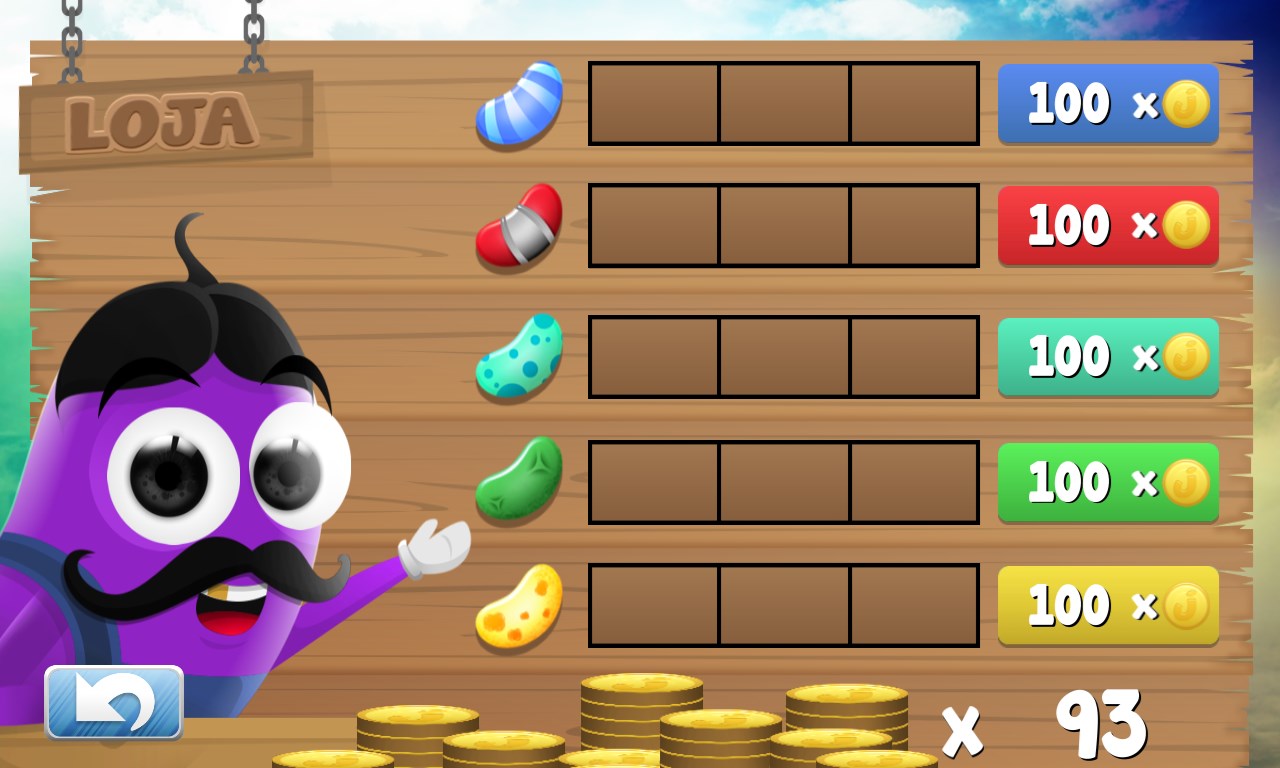This screenshot has height=768, width=1280.
Task: Tap the coin icon on the blue price button
Action: point(1185,103)
